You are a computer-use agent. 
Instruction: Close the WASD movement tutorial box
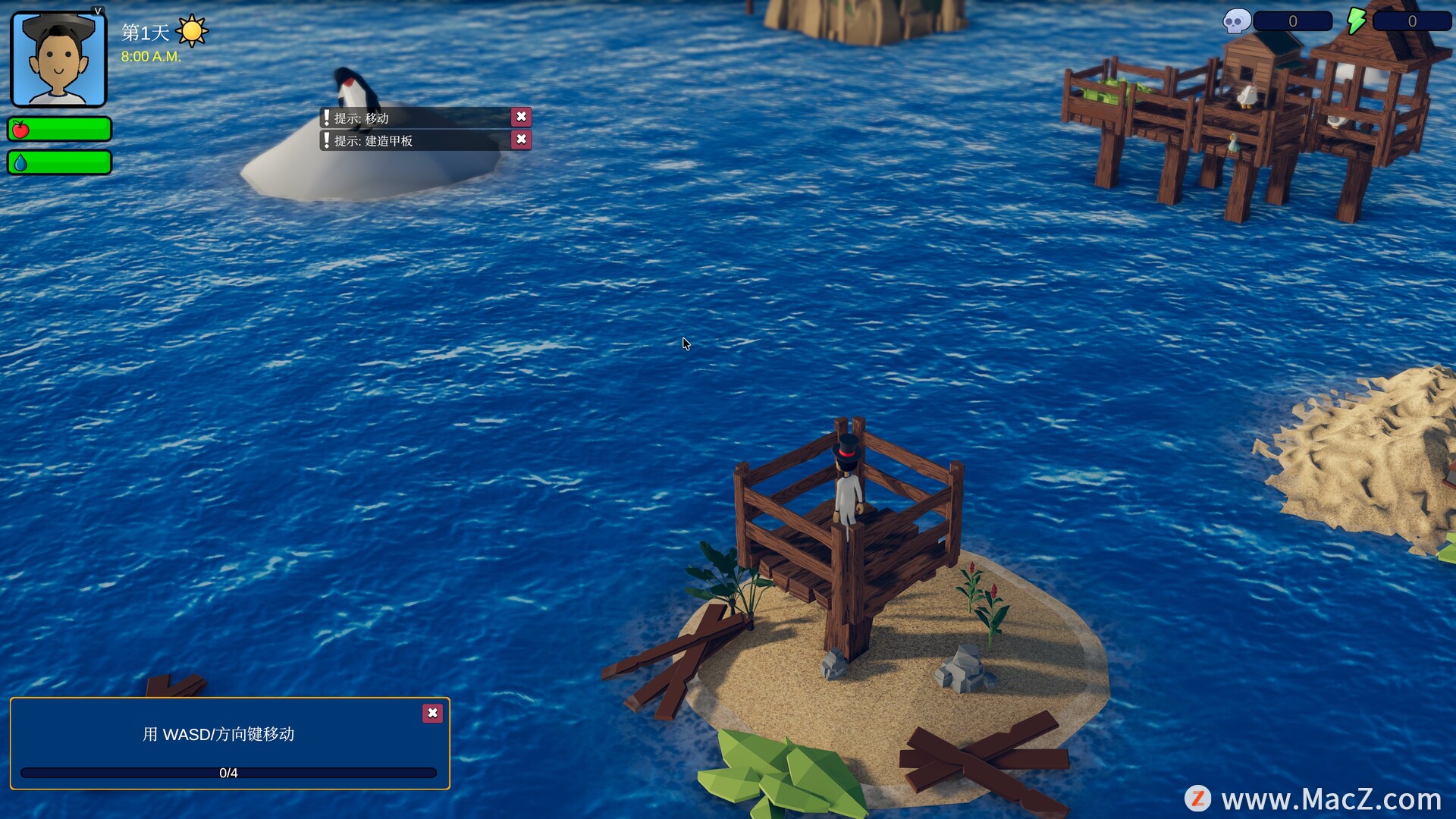432,713
